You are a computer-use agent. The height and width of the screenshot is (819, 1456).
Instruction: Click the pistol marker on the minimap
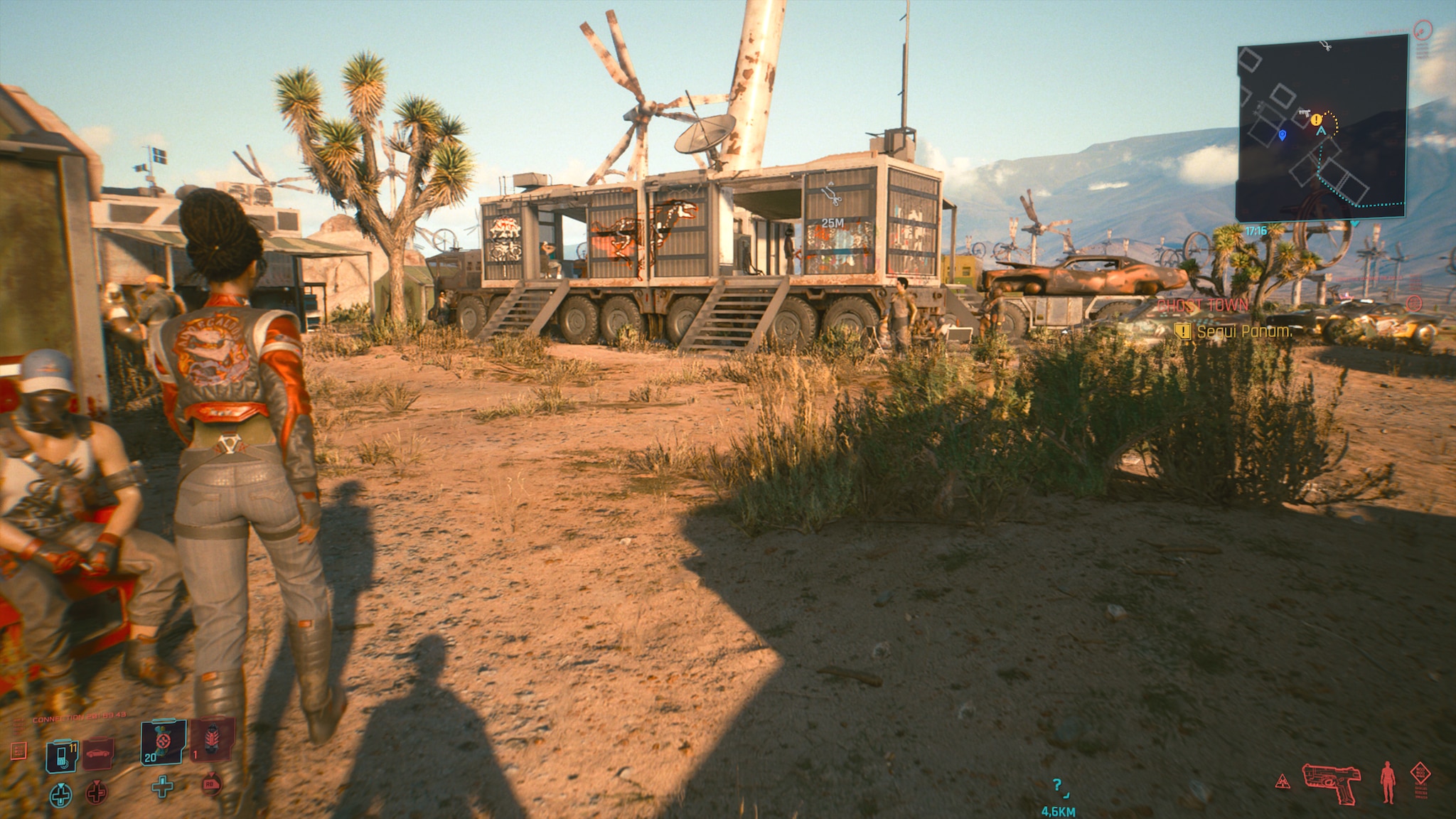1304,113
